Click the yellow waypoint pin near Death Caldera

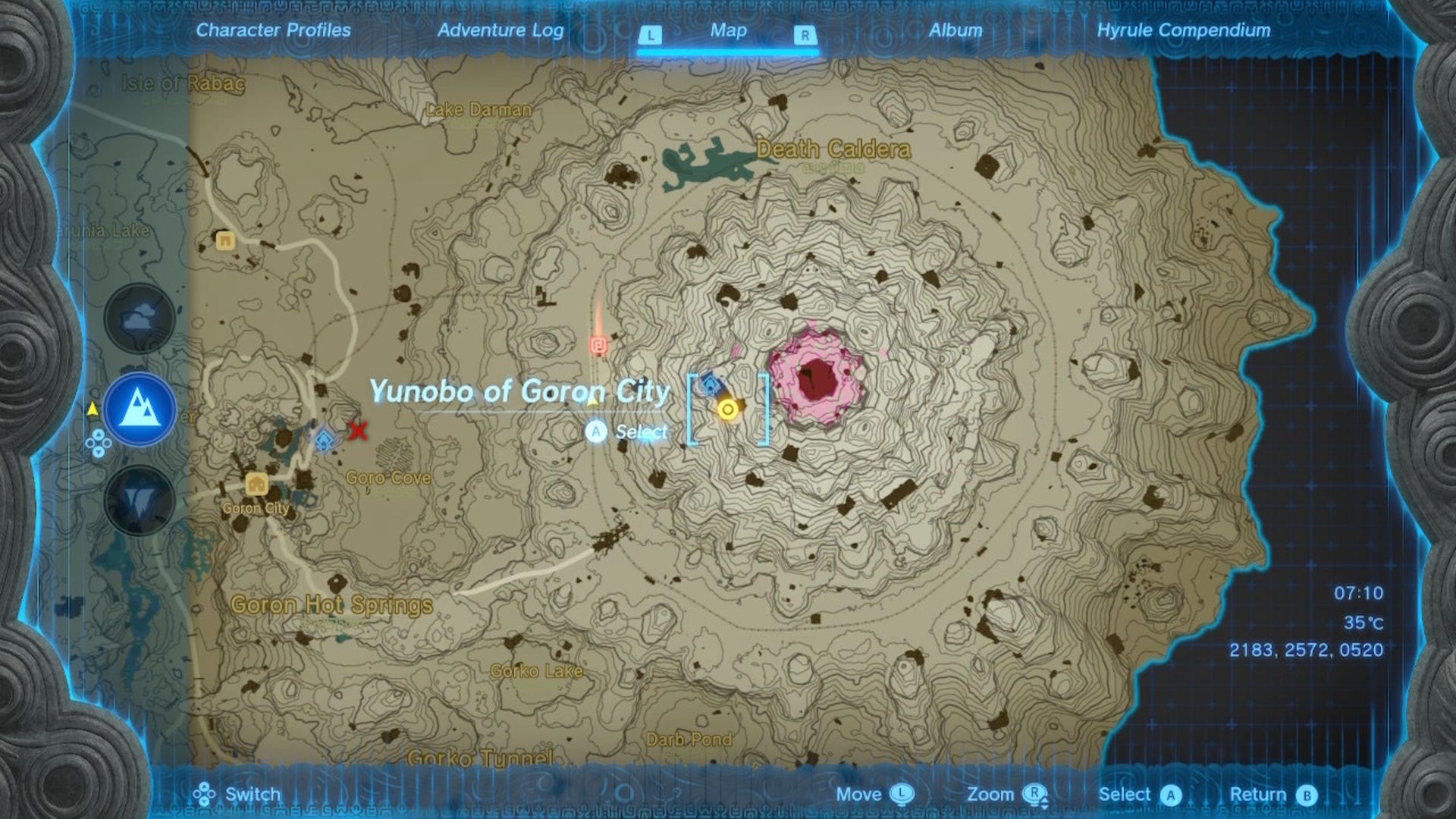pos(728,409)
